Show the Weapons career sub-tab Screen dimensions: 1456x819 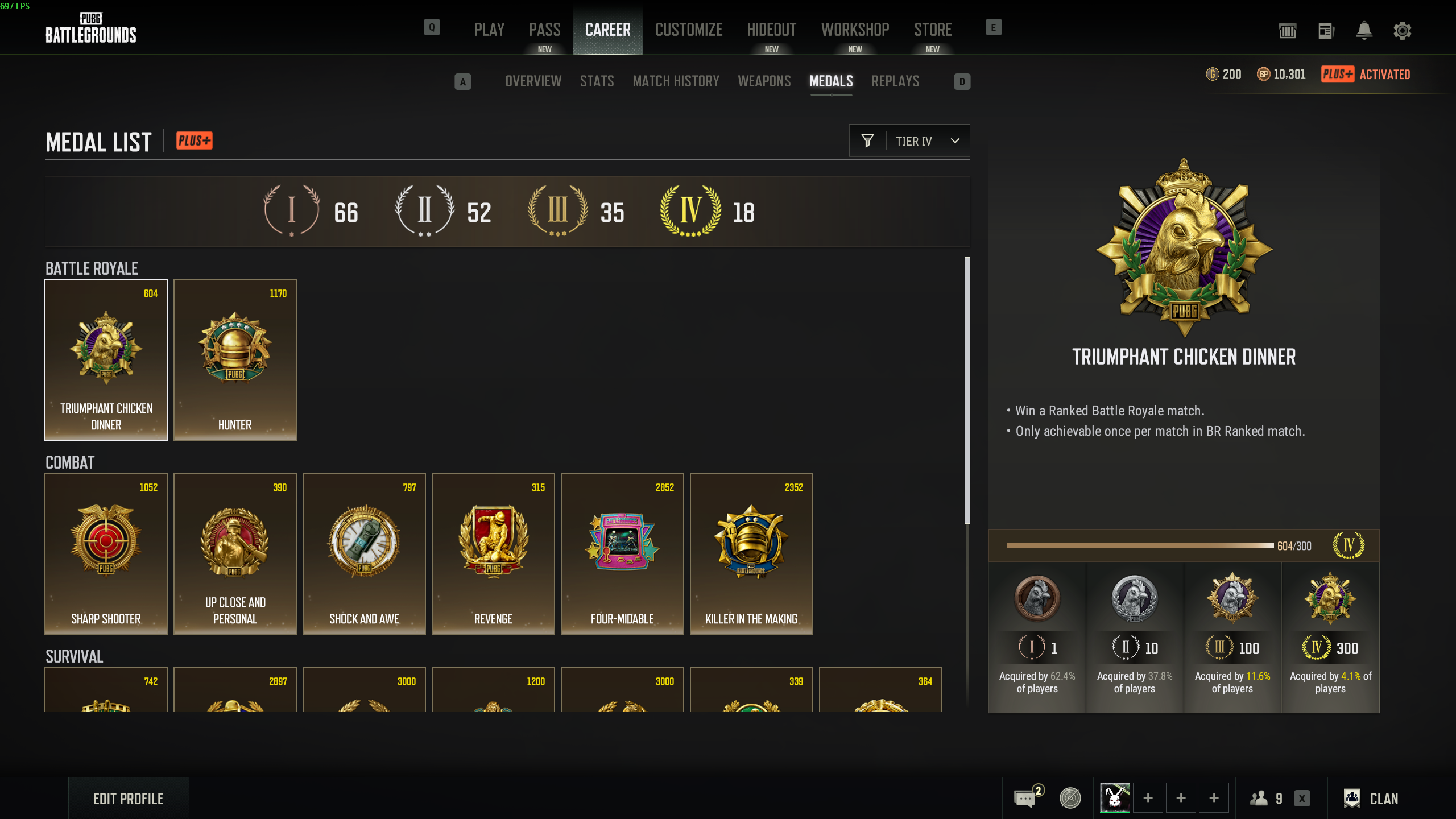tap(764, 81)
